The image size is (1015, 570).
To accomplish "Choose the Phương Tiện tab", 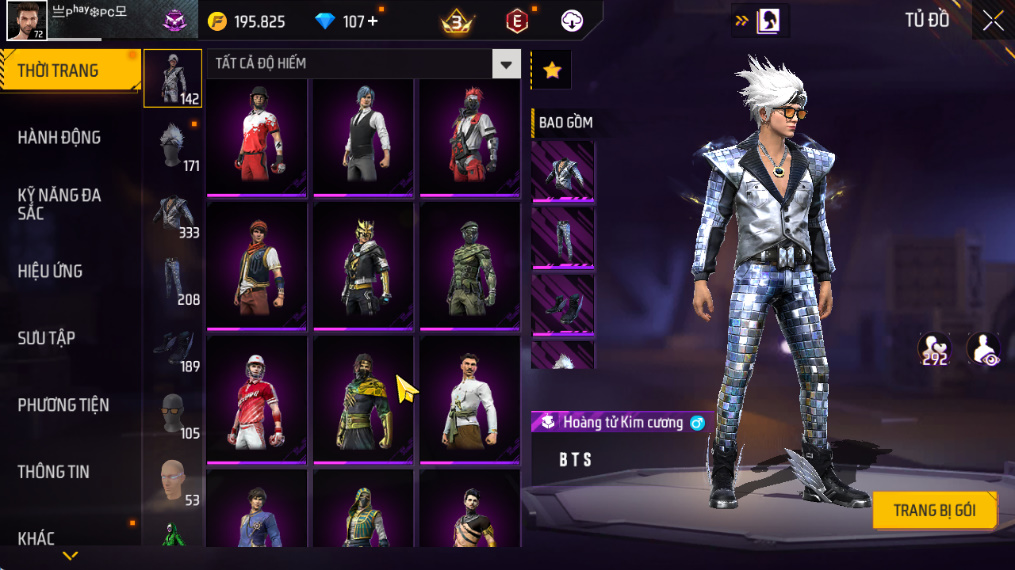I will click(x=63, y=405).
